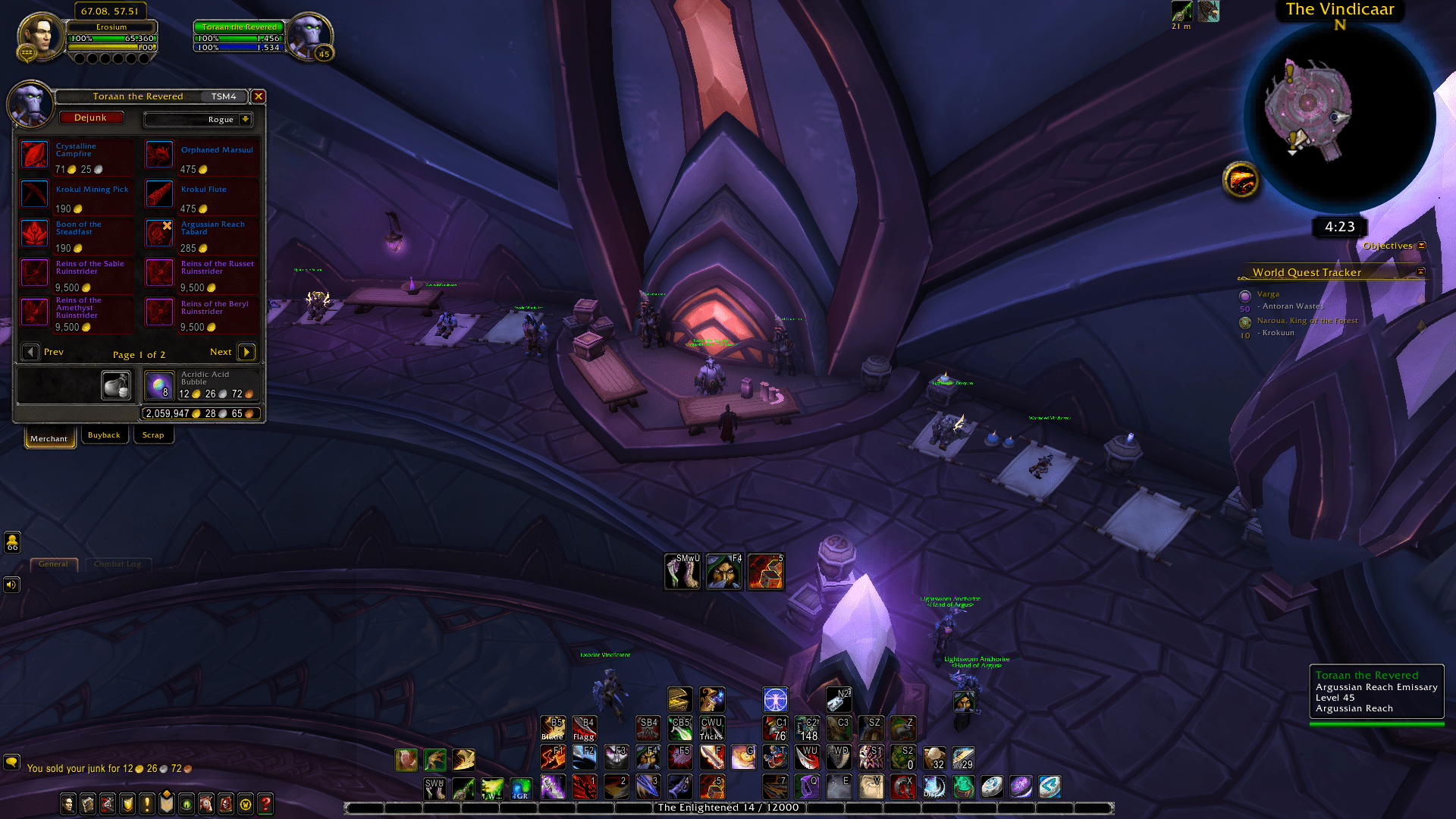Click the red question mark help icon
Image resolution: width=1456 pixels, height=819 pixels.
coord(265,804)
